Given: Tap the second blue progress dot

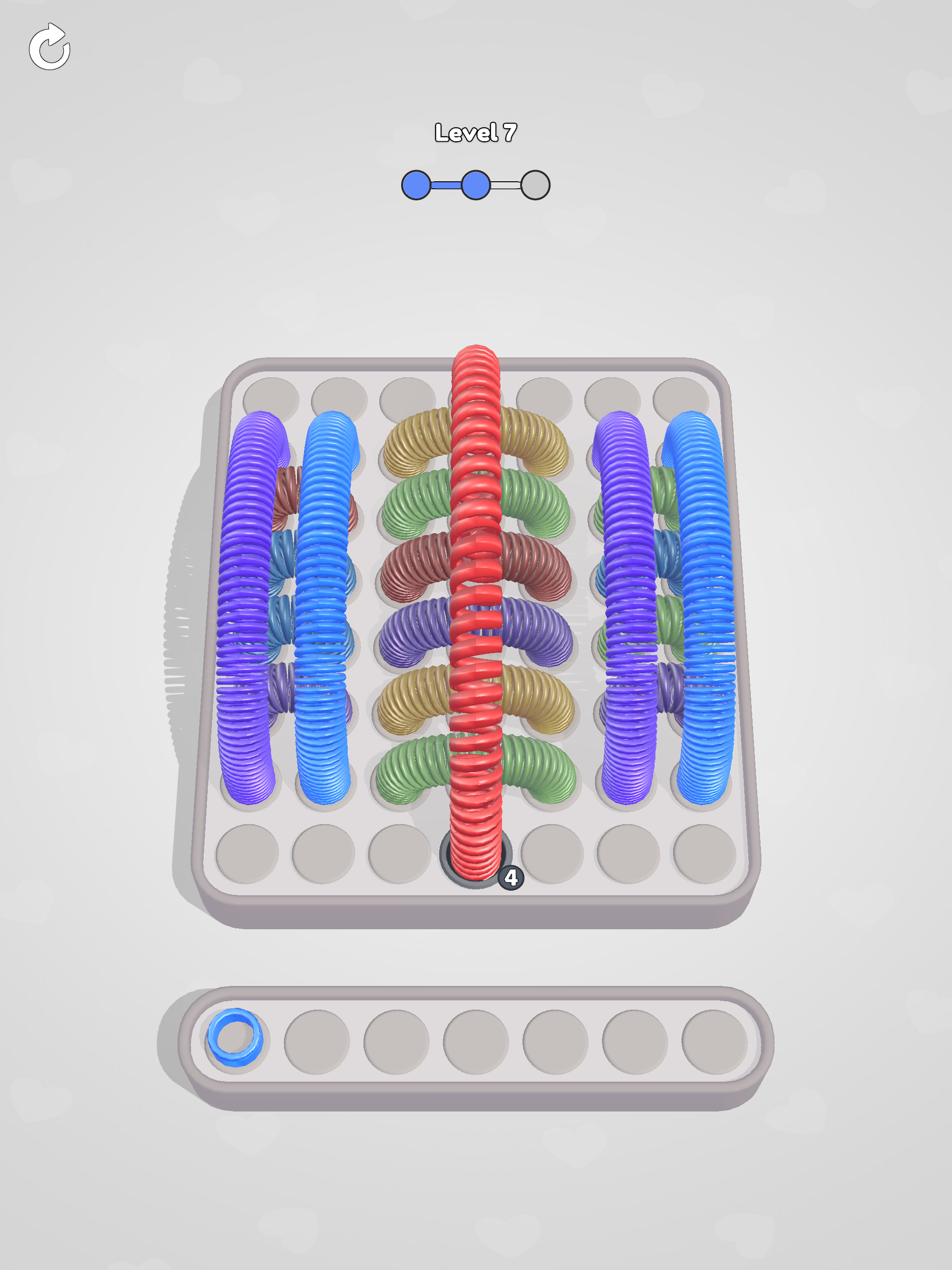Looking at the screenshot, I should pyautogui.click(x=476, y=185).
